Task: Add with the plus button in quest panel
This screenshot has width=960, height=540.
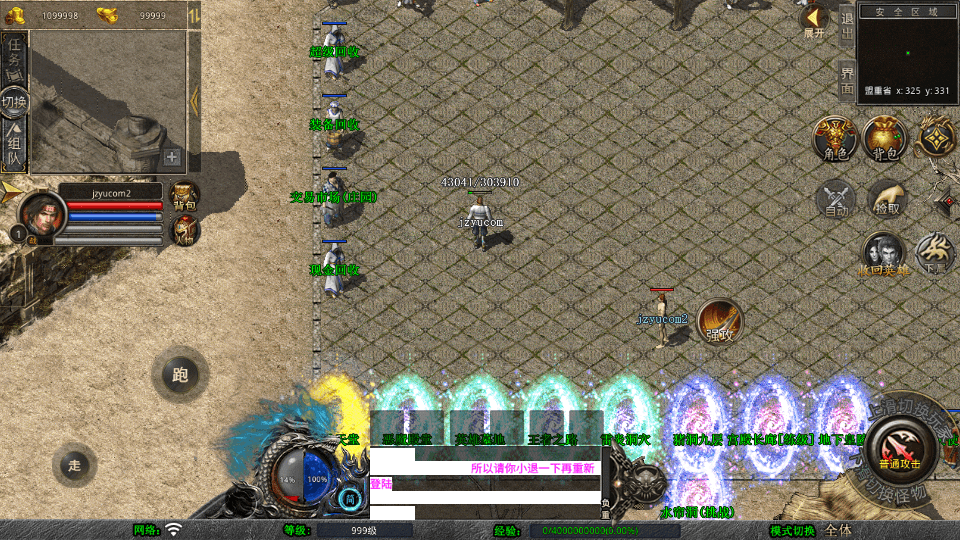Action: click(172, 157)
